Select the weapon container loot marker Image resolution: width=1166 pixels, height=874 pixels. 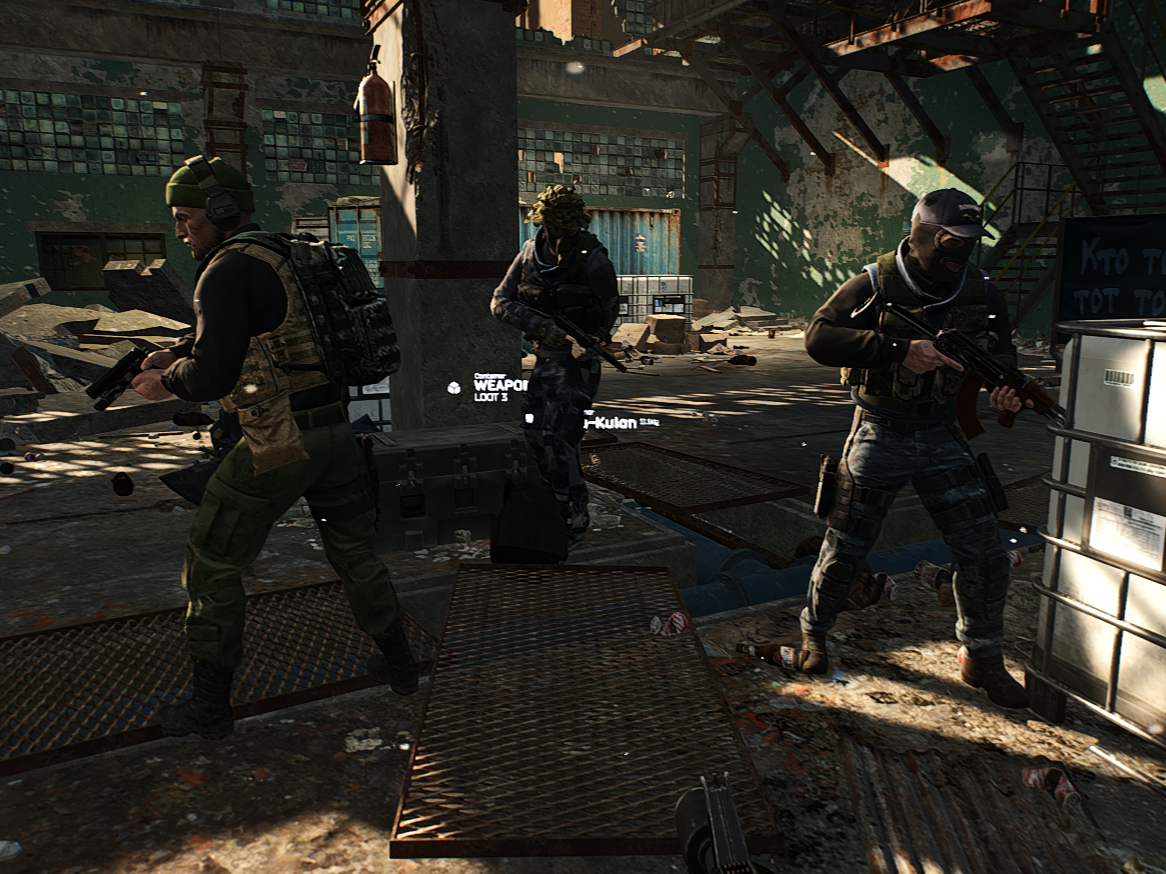(x=455, y=386)
